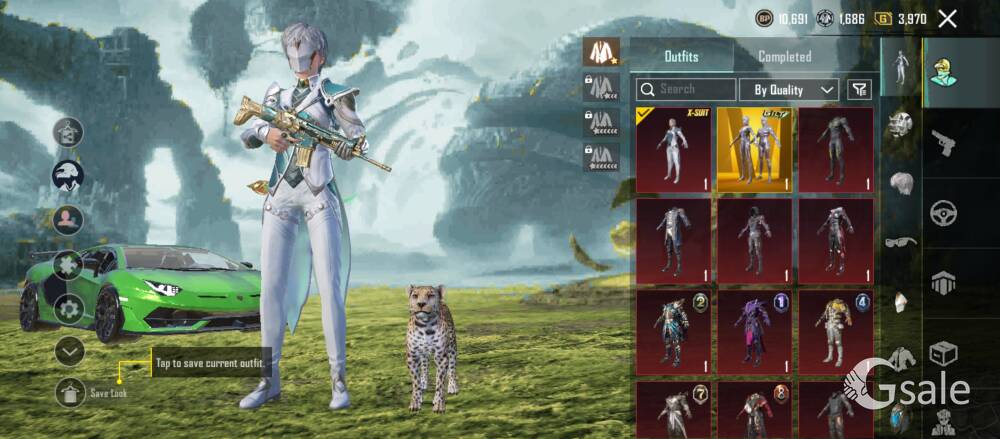
Task: Select the blue armored outfit with badge 2
Action: point(673,329)
